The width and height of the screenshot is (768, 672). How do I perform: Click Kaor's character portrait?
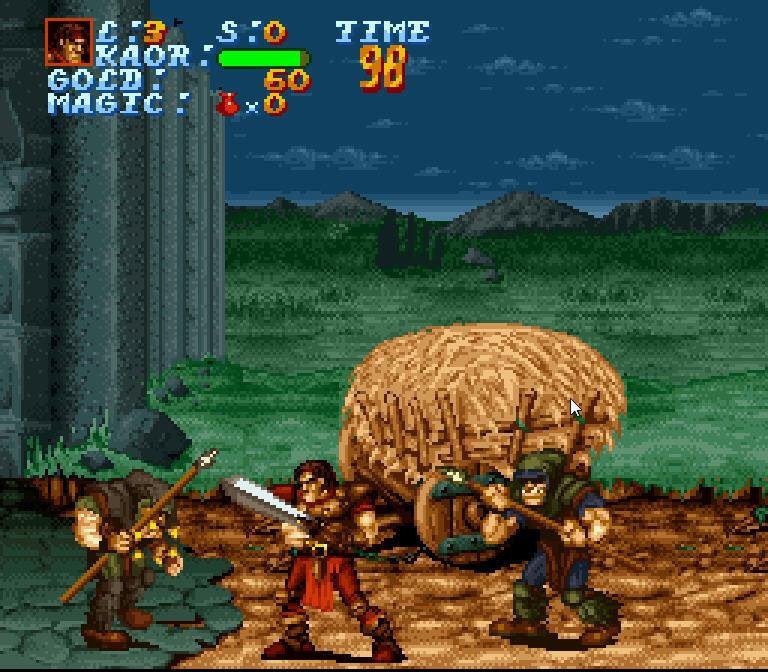coord(69,43)
